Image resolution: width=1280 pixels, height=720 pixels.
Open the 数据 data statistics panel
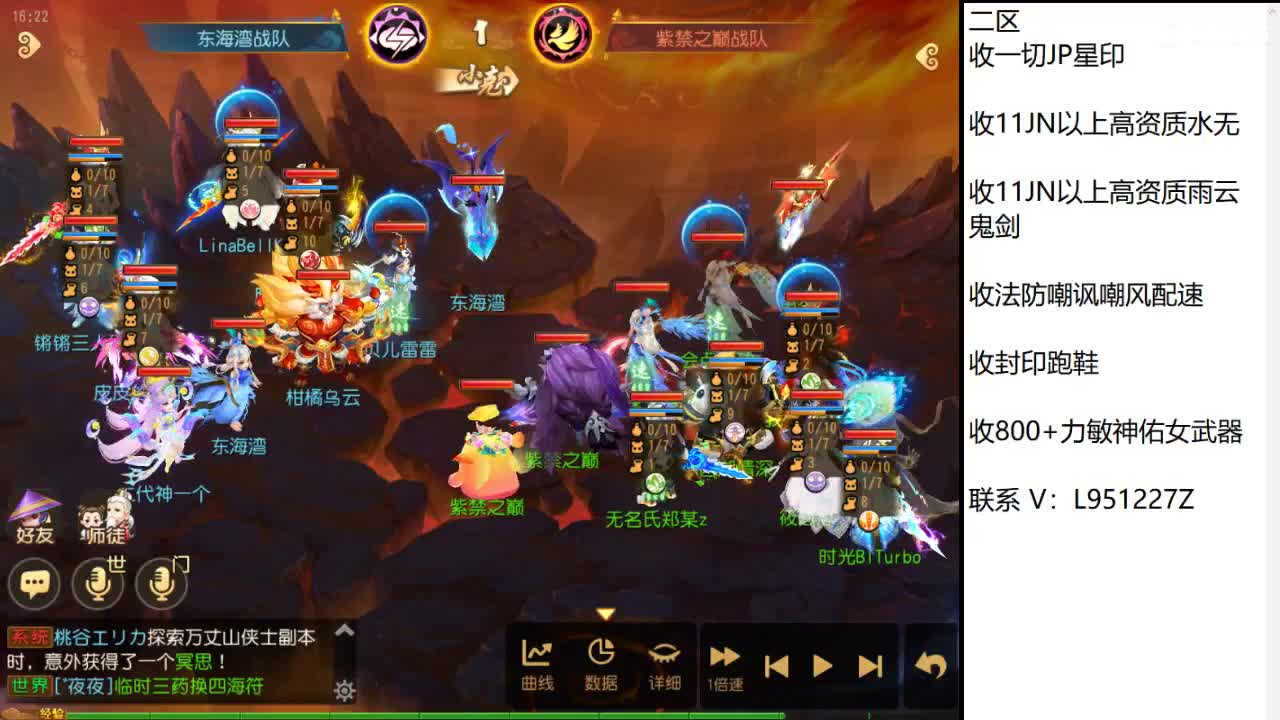coord(601,662)
